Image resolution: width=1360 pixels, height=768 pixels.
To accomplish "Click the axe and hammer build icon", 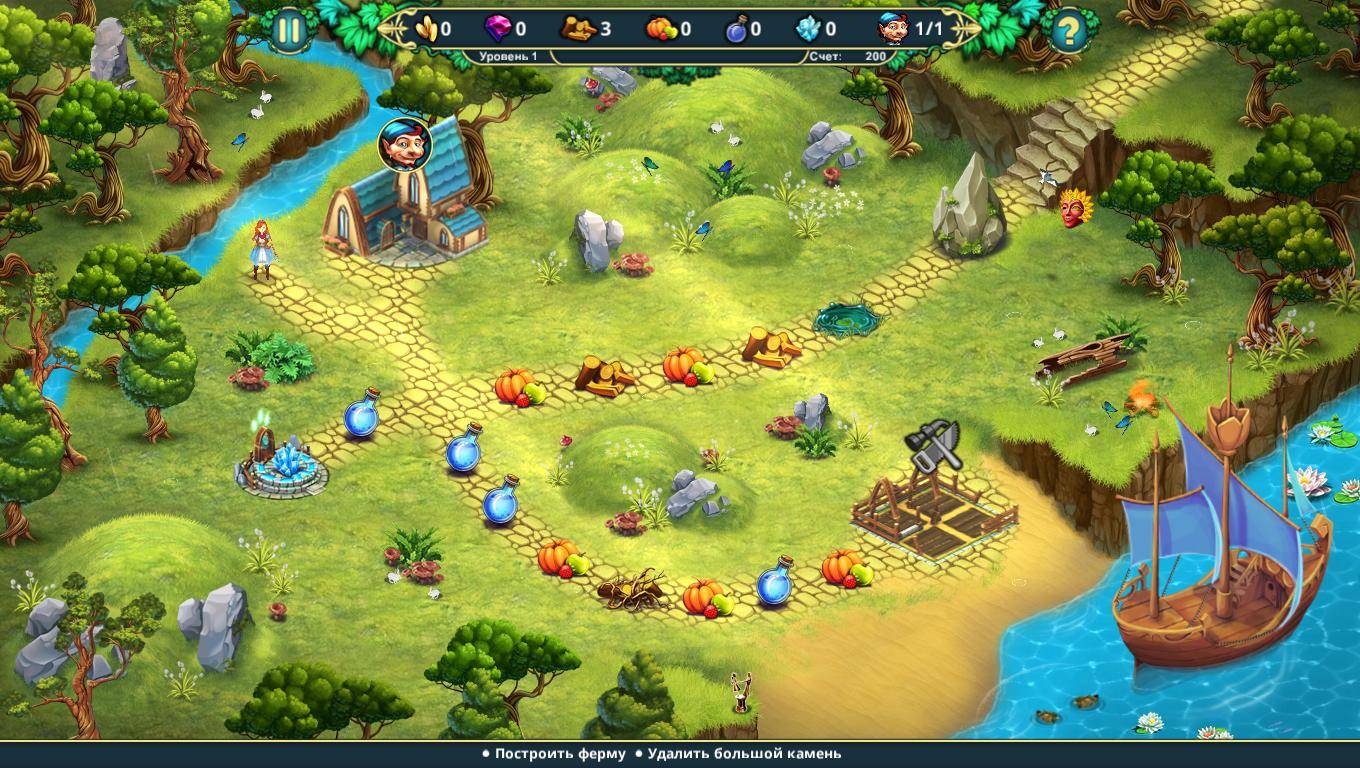I will tap(934, 445).
